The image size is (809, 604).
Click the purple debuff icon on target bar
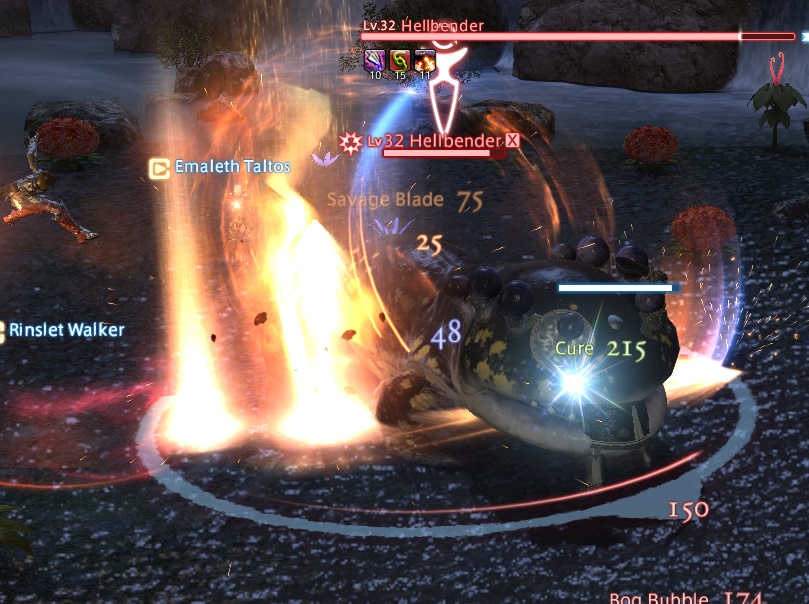(375, 59)
